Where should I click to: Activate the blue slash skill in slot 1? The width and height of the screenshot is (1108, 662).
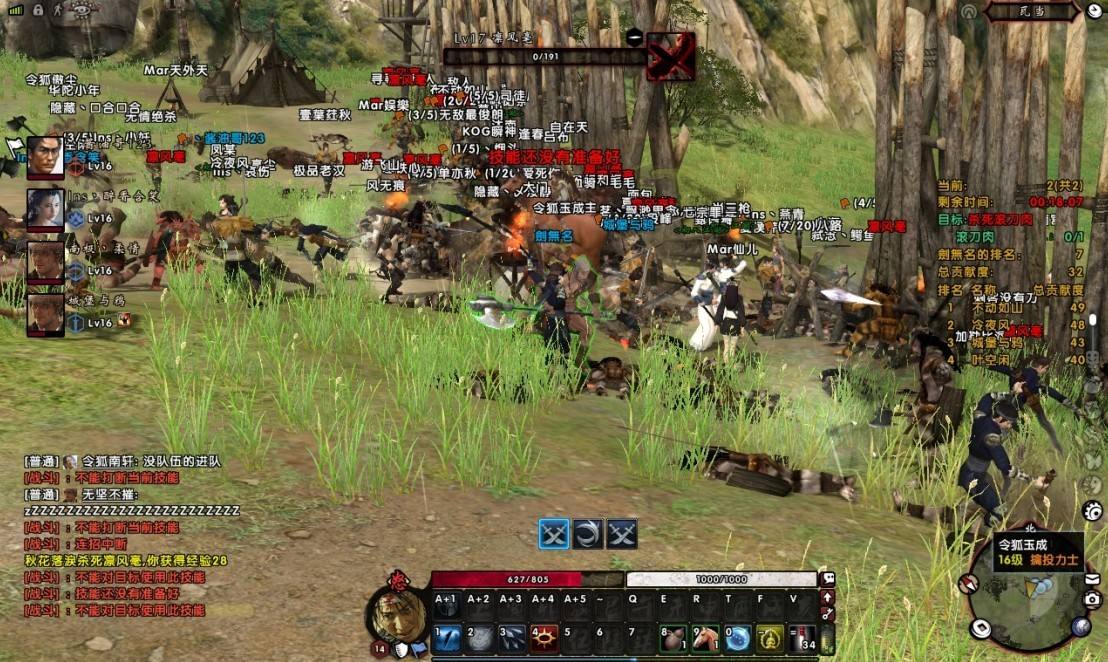pos(448,638)
